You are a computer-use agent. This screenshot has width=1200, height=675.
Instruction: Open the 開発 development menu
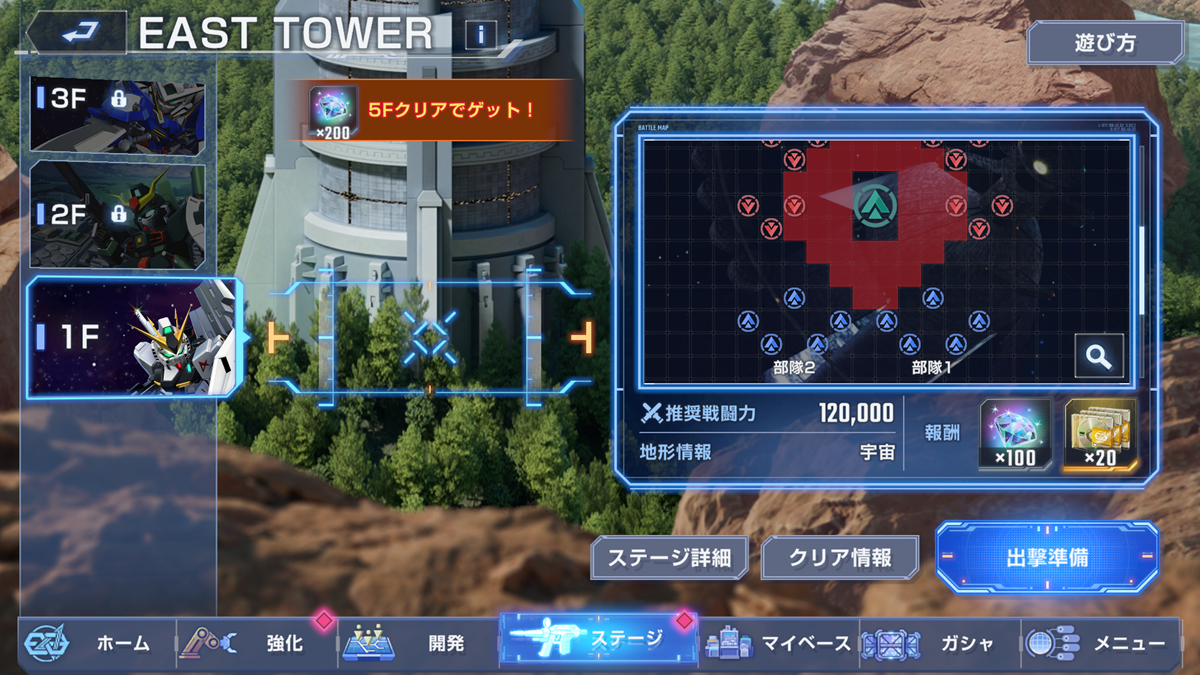[418, 643]
